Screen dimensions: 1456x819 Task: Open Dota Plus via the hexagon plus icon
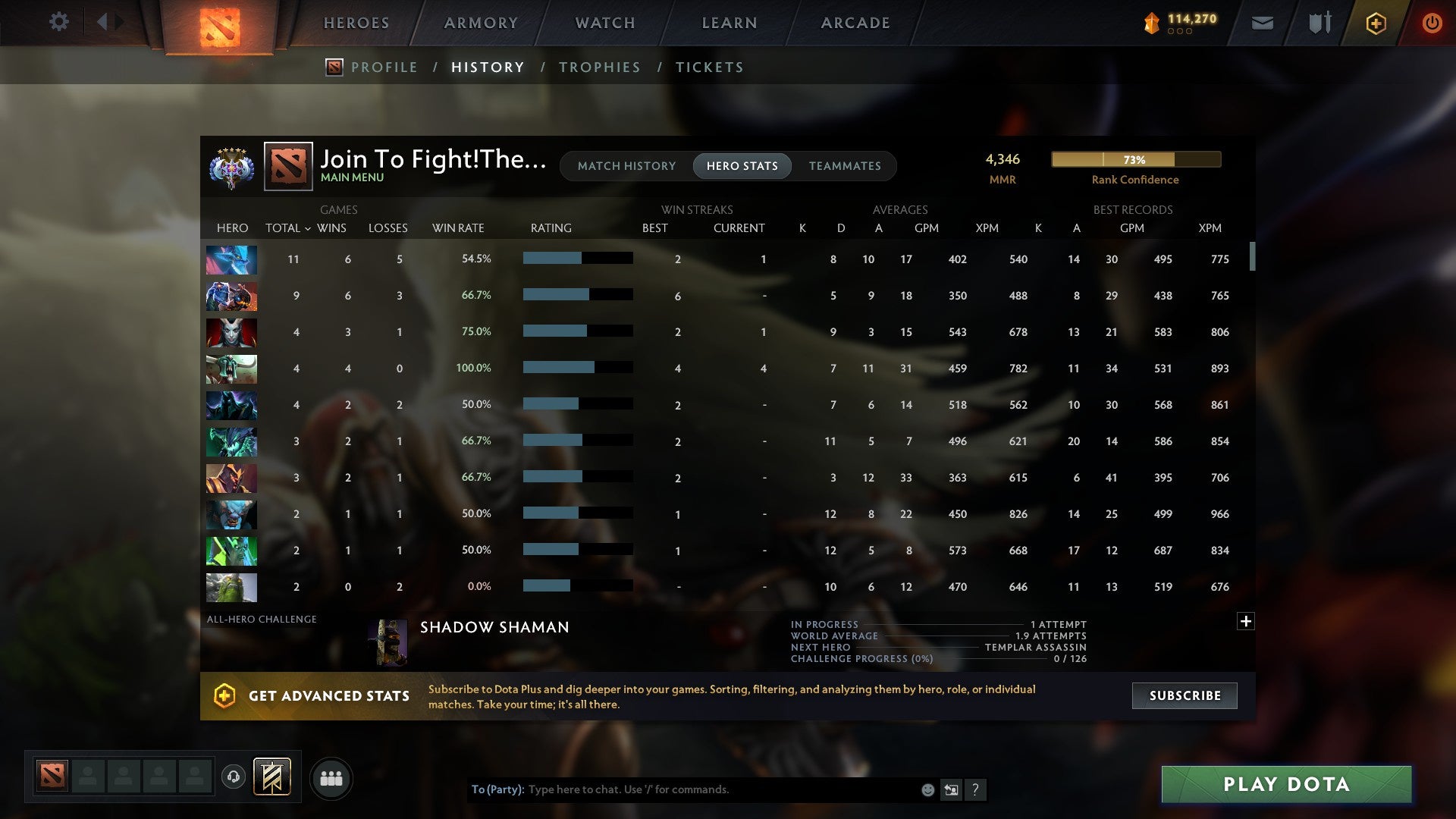pos(1375,23)
